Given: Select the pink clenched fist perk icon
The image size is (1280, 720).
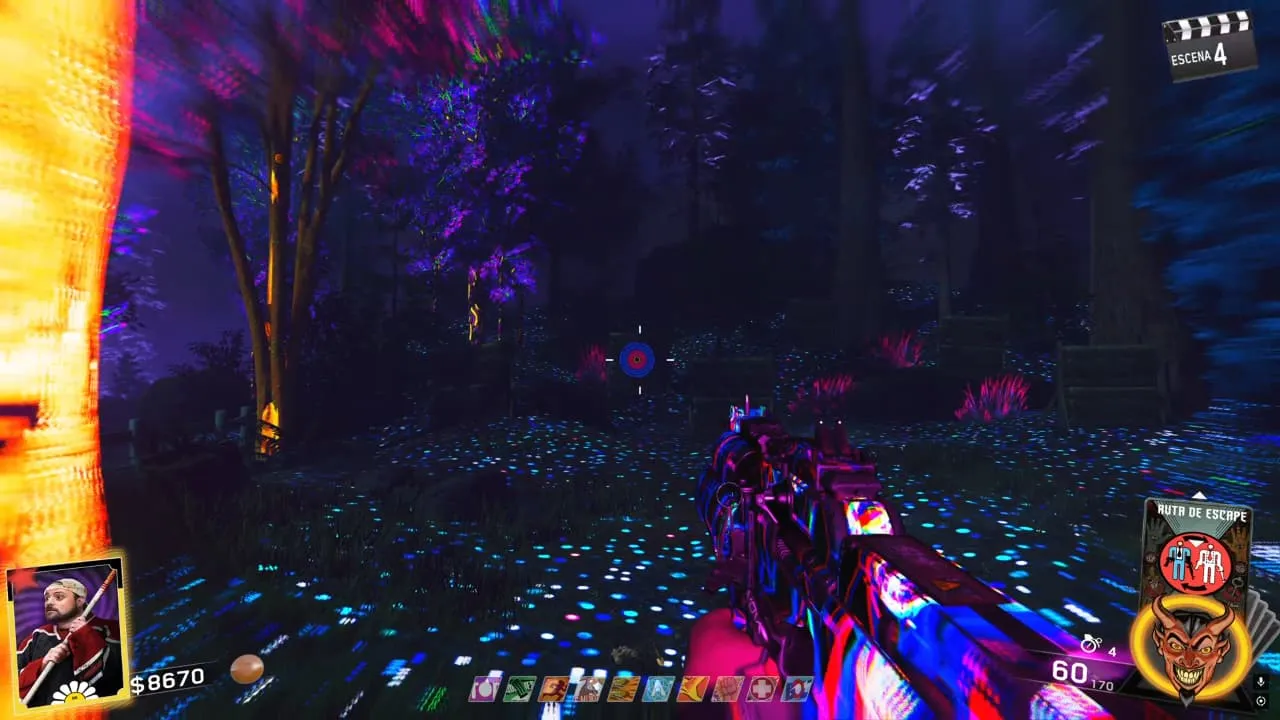Looking at the screenshot, I should 728,688.
